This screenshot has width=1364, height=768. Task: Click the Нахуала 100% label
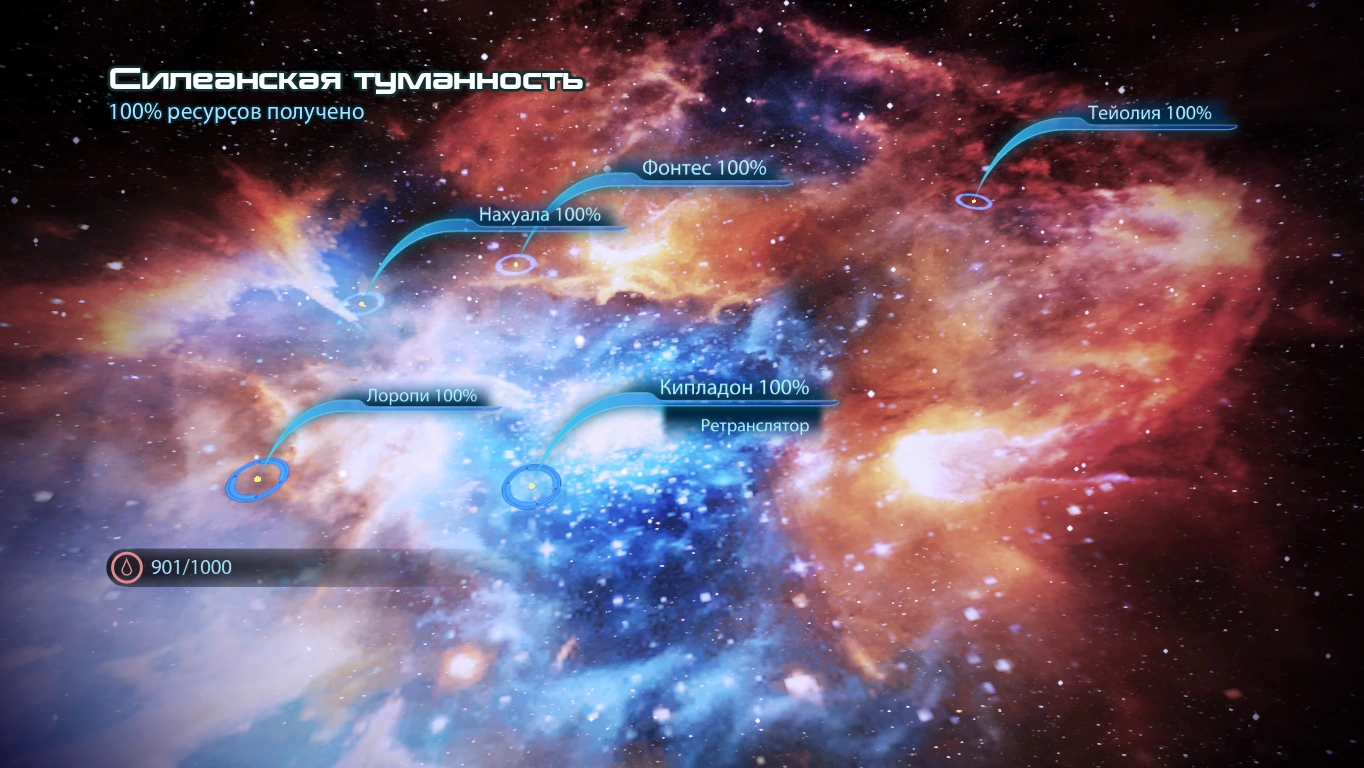tap(538, 213)
